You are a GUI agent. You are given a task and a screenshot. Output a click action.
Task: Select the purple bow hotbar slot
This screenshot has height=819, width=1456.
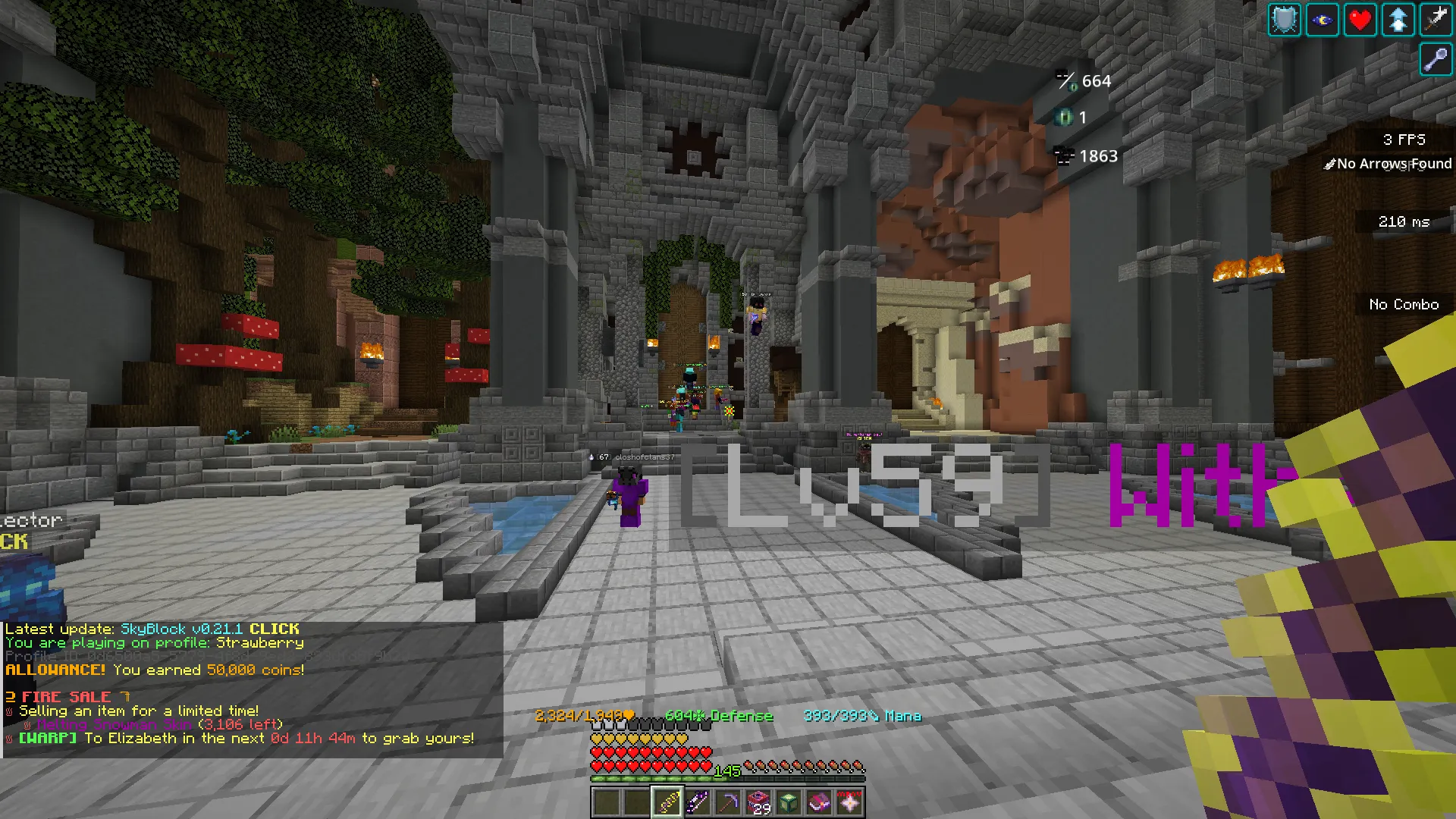(x=698, y=802)
